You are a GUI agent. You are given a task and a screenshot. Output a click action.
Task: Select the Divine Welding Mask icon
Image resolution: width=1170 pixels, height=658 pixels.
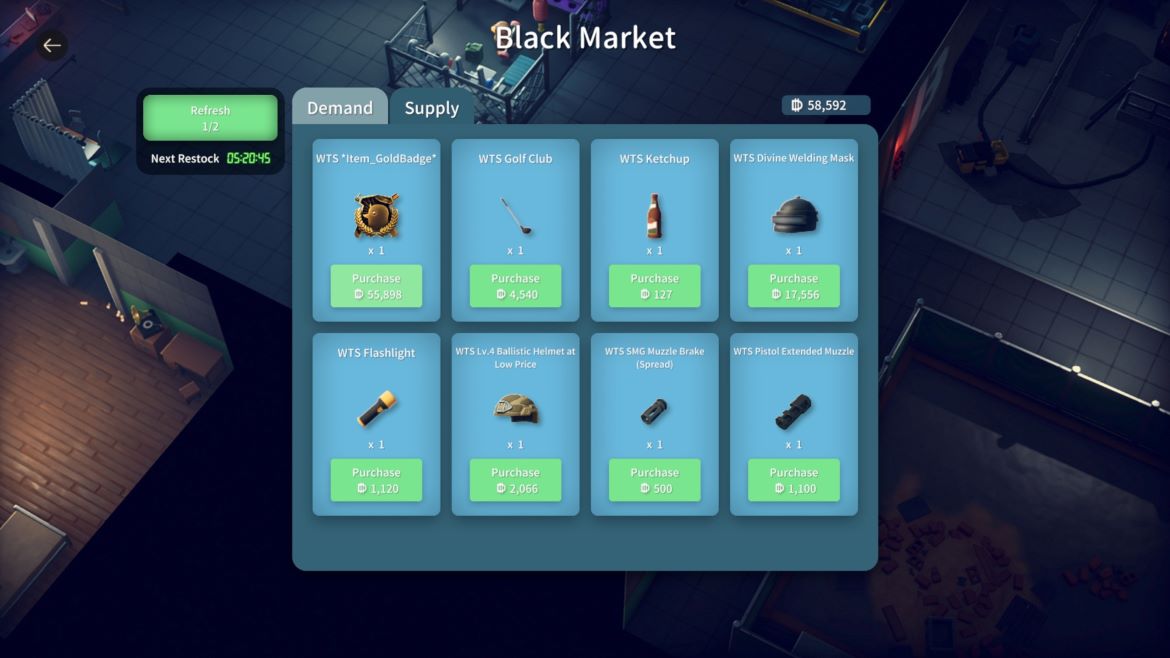point(793,215)
